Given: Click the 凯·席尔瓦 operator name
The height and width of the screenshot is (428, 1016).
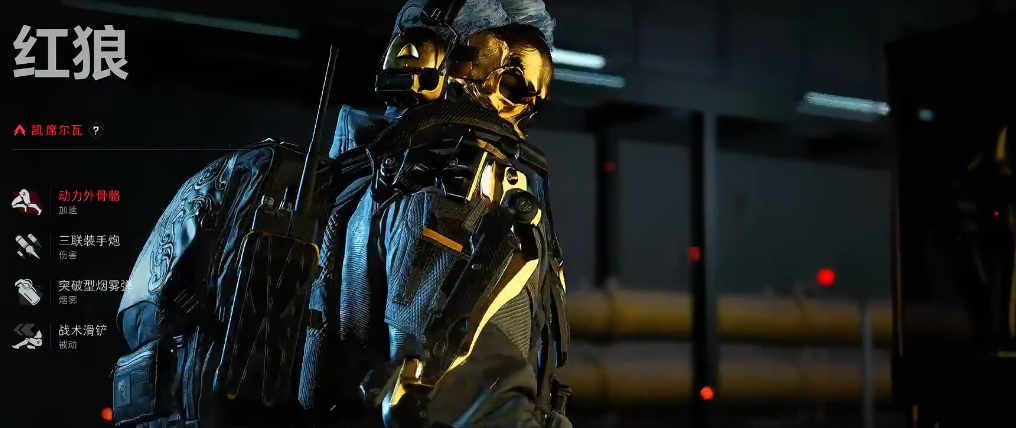Looking at the screenshot, I should click(x=56, y=130).
